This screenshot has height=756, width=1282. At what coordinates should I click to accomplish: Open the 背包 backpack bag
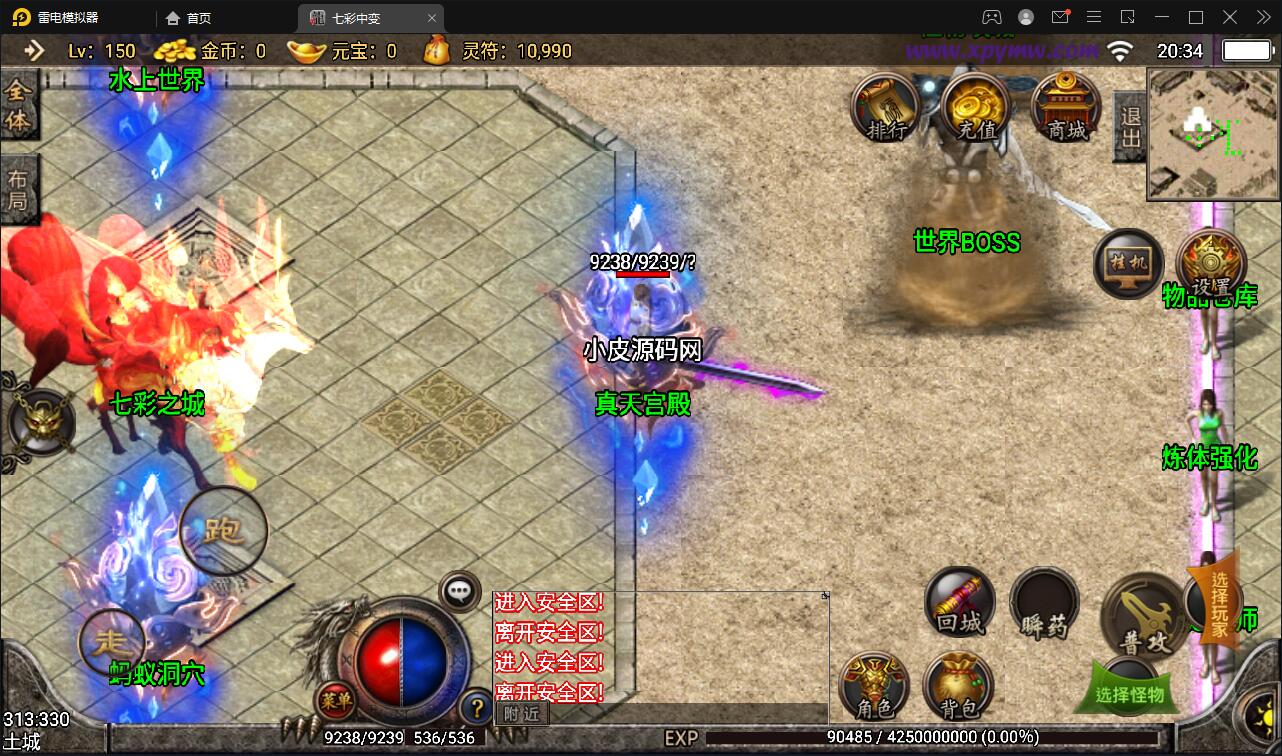(957, 687)
